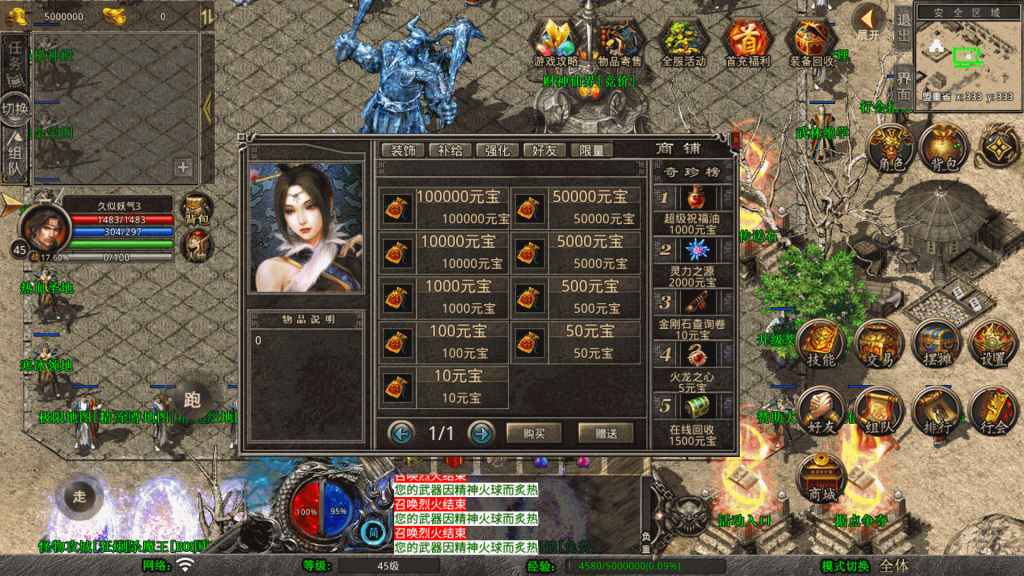Open the 补给 shop tab
The width and height of the screenshot is (1024, 576).
tap(449, 150)
